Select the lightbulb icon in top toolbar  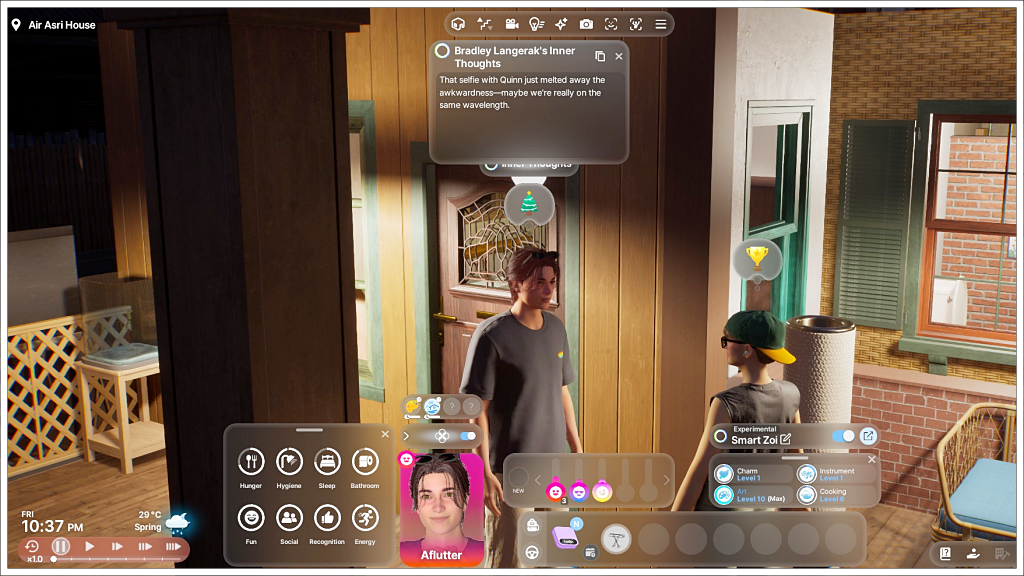(x=536, y=24)
